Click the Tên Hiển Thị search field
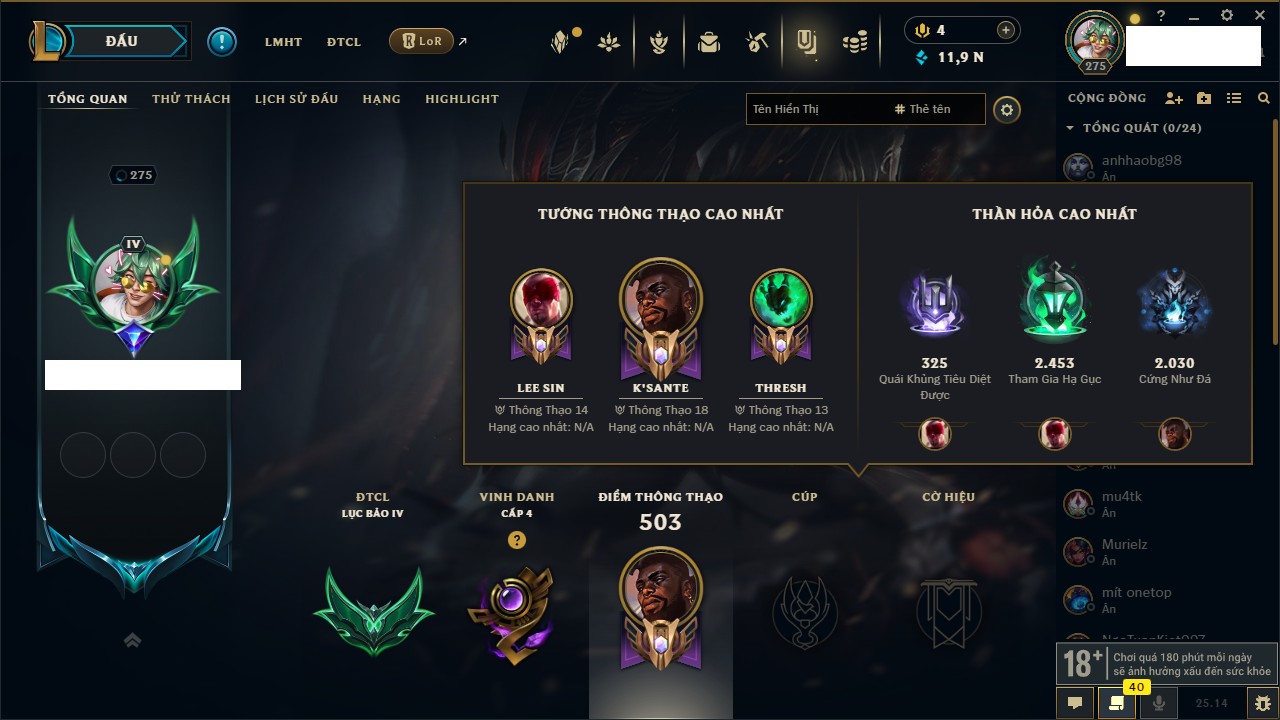Screen dimensions: 1280x720 [815, 109]
